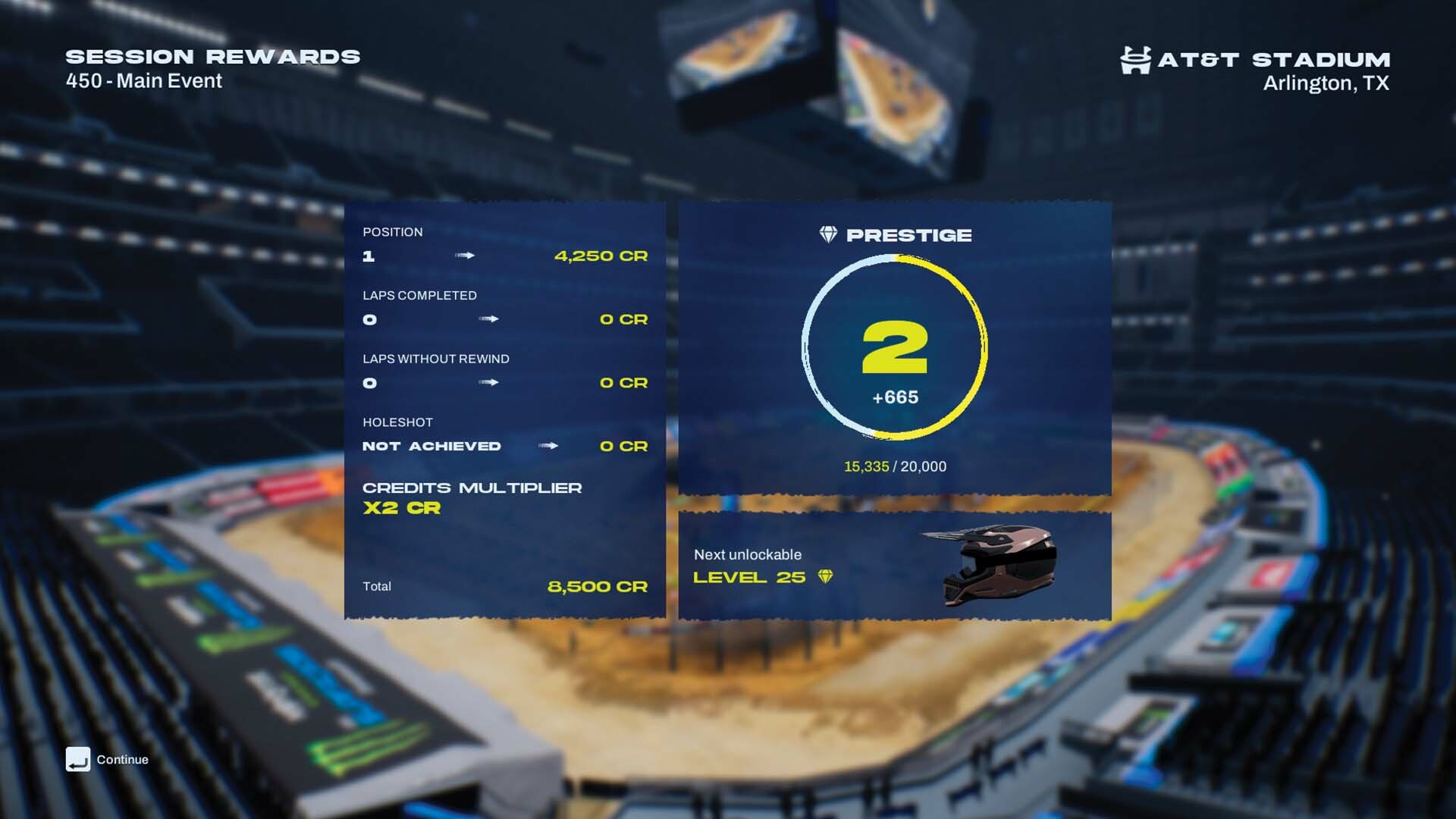1456x819 pixels.
Task: Toggle the Holeshot Not Achieved entry
Action: point(432,447)
